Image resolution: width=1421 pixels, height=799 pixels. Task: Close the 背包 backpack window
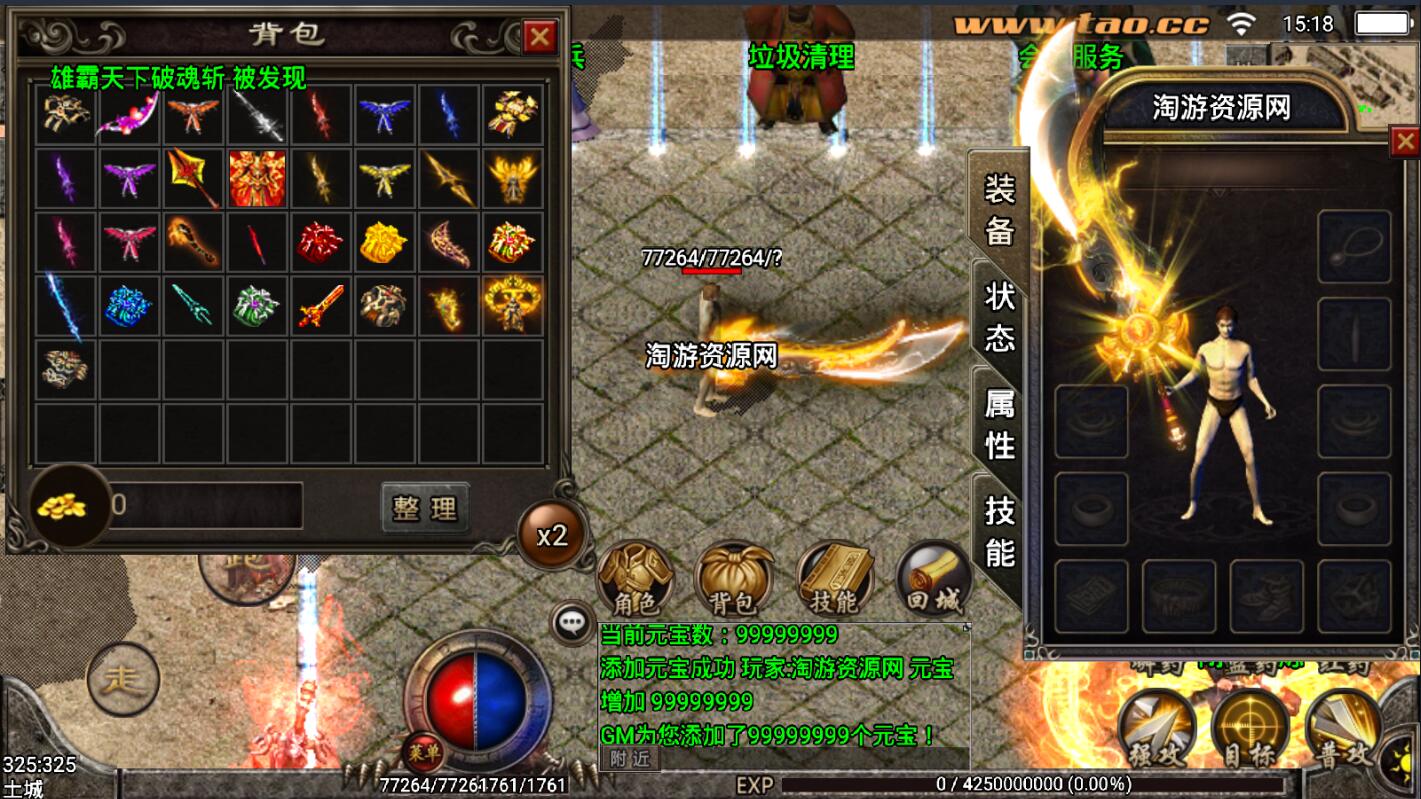click(x=540, y=37)
